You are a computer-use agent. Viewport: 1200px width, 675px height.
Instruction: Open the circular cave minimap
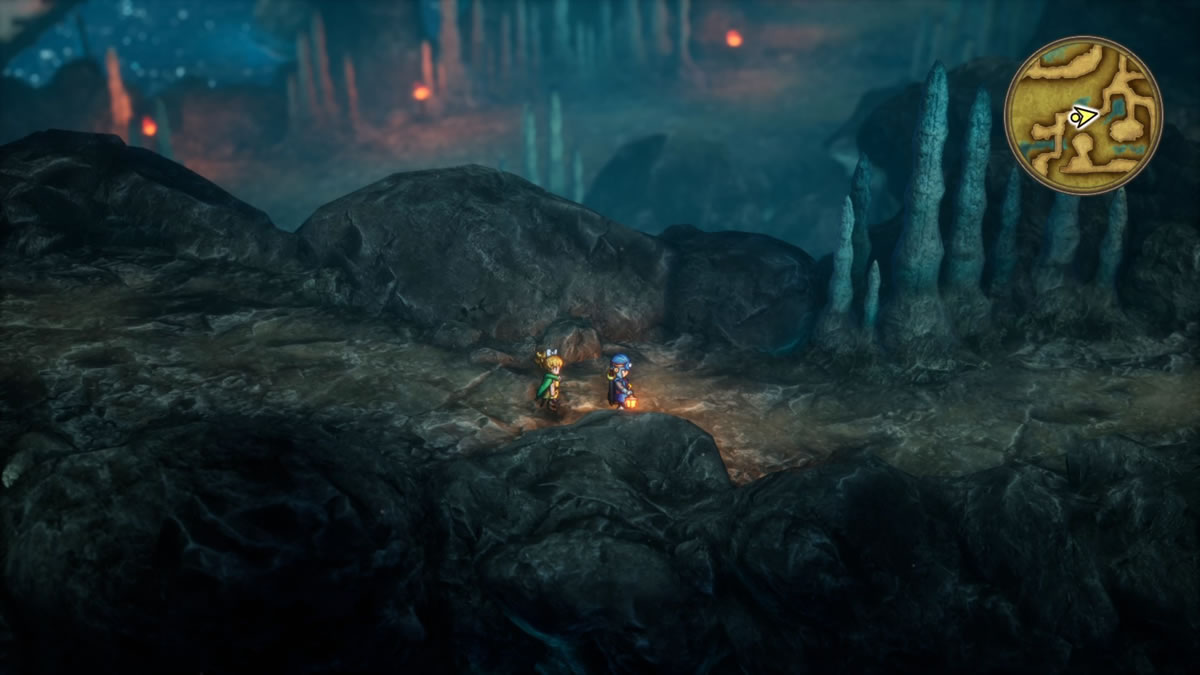(x=1083, y=115)
